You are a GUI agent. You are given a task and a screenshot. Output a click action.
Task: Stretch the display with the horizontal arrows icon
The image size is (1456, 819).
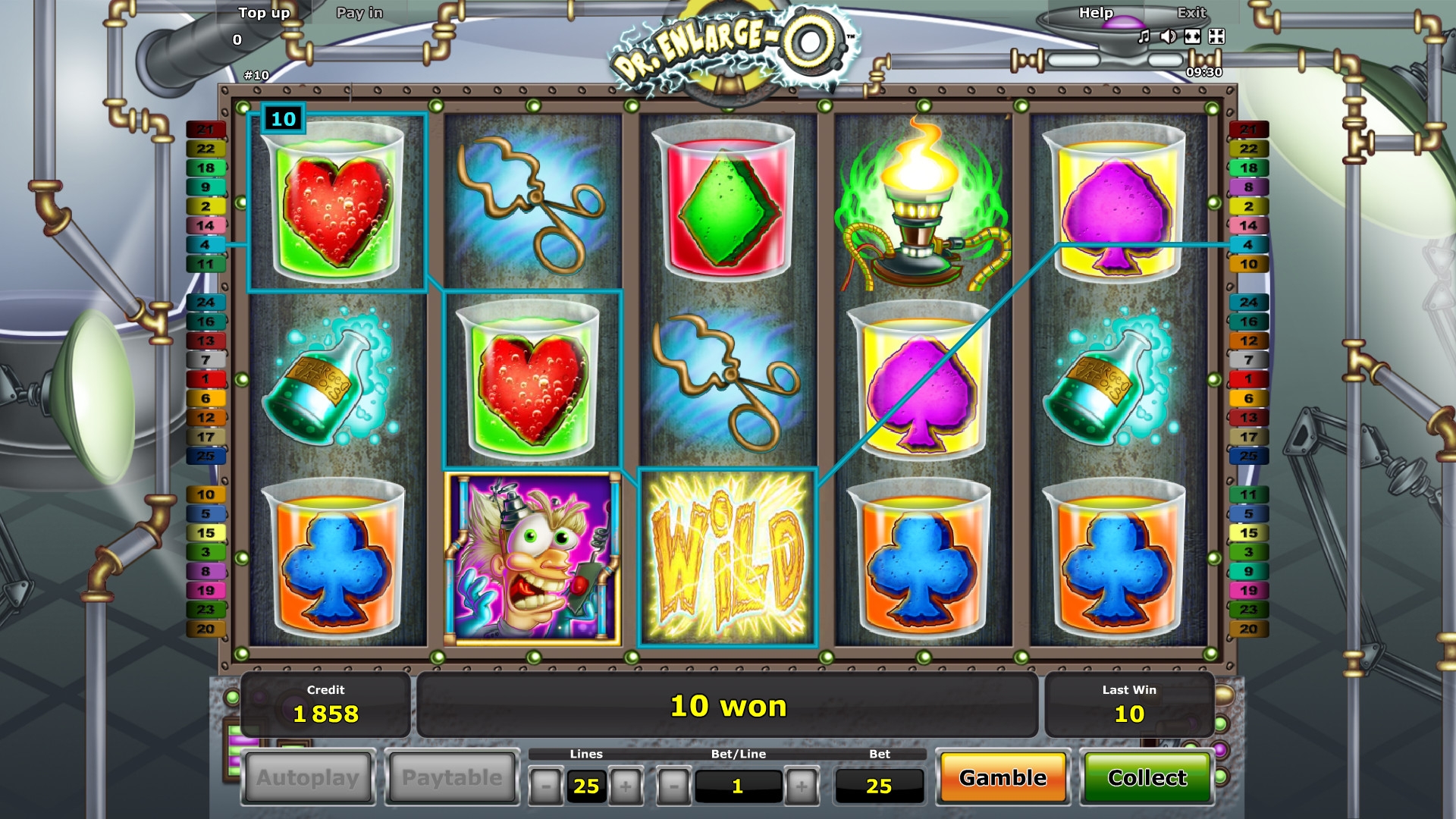[x=1192, y=36]
